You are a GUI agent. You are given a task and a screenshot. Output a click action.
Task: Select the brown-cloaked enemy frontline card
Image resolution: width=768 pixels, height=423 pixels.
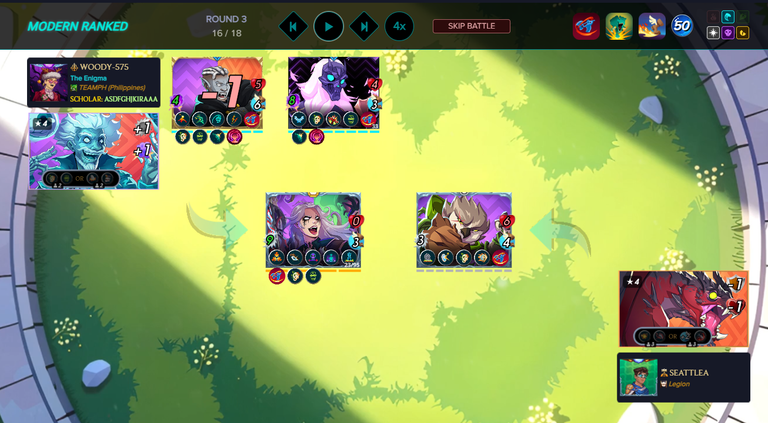click(x=464, y=230)
